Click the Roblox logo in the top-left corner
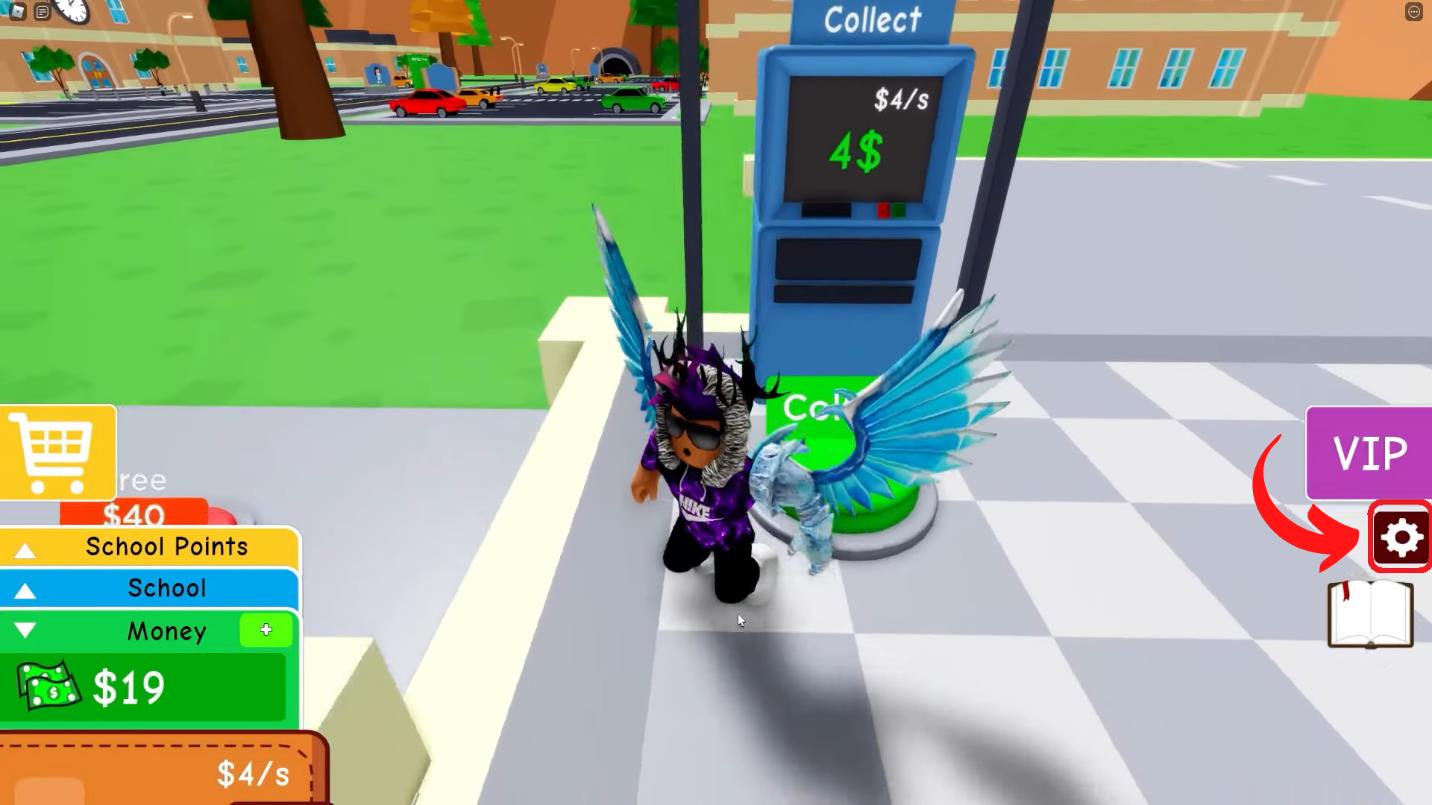1432x805 pixels. (x=16, y=12)
